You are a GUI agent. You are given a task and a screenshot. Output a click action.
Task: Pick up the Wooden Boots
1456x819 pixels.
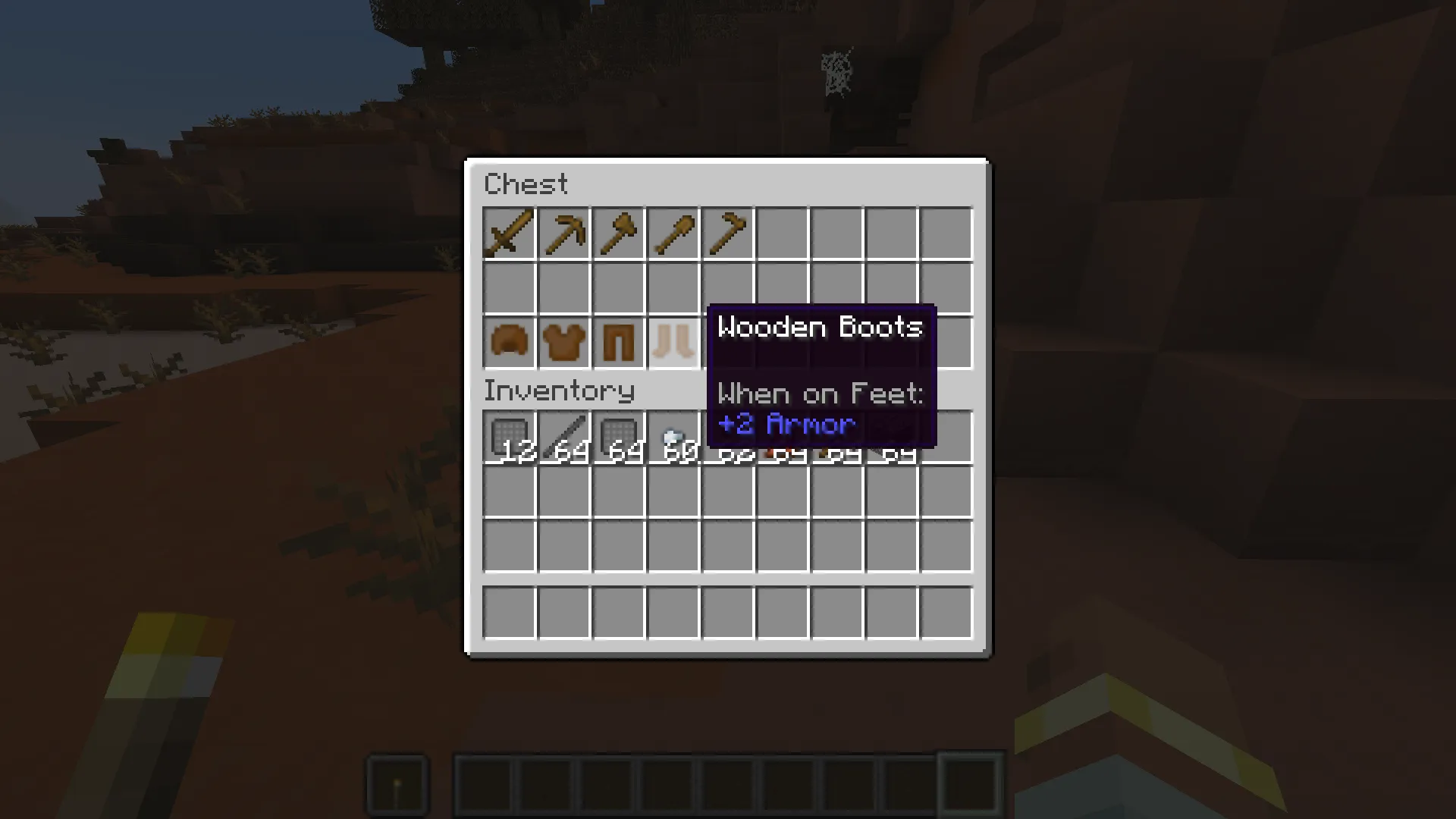point(673,343)
